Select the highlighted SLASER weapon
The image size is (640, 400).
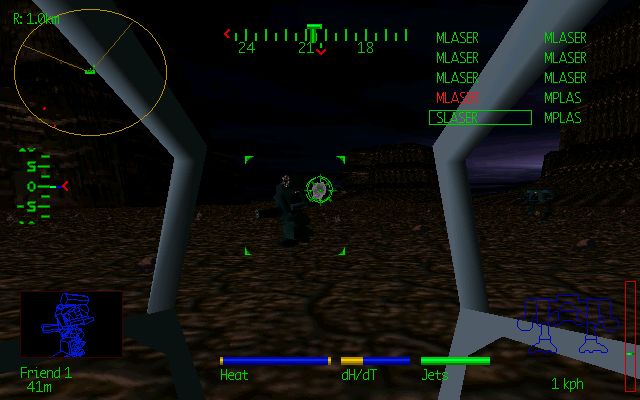(x=479, y=118)
